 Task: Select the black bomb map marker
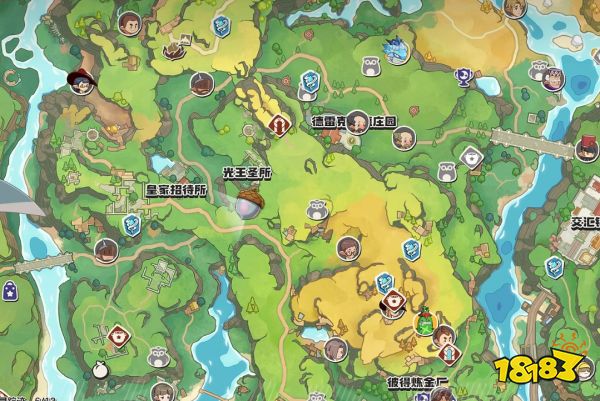click(99, 370)
